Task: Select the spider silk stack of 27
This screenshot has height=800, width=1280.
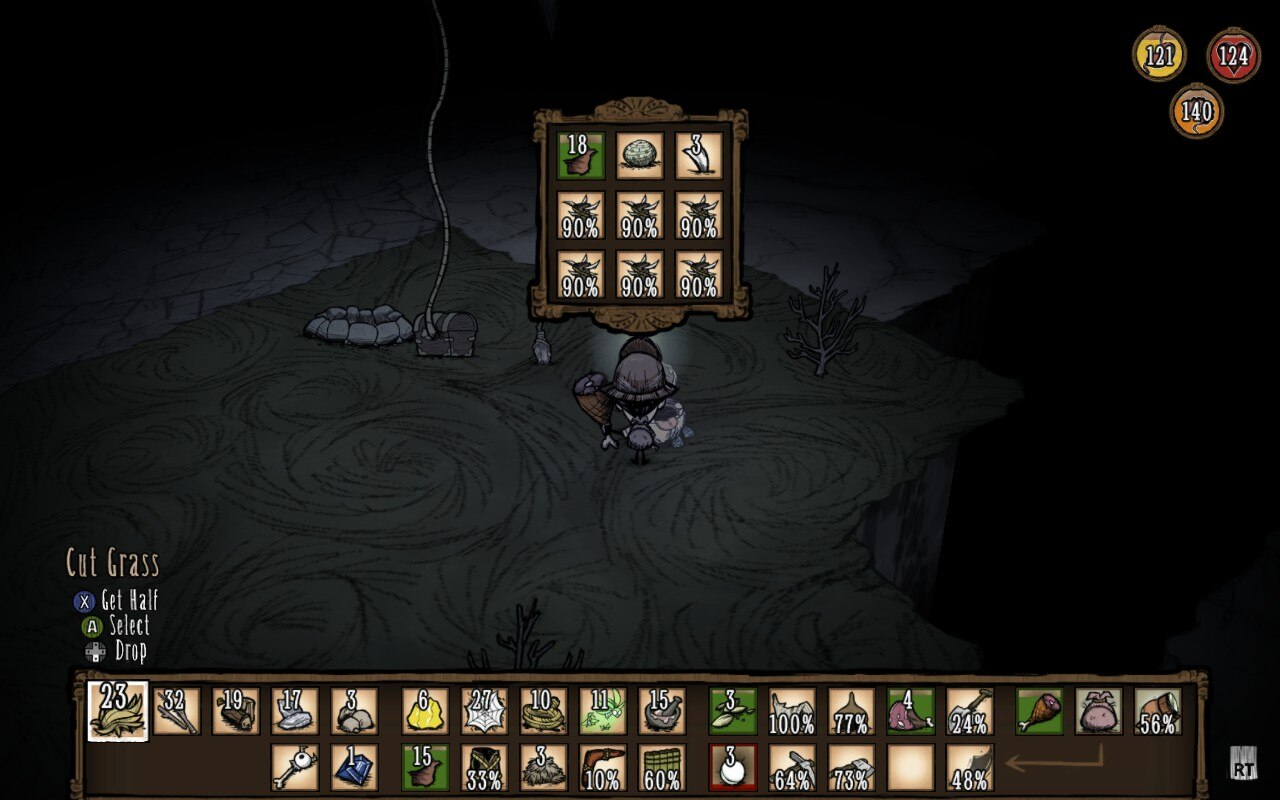Action: click(483, 708)
